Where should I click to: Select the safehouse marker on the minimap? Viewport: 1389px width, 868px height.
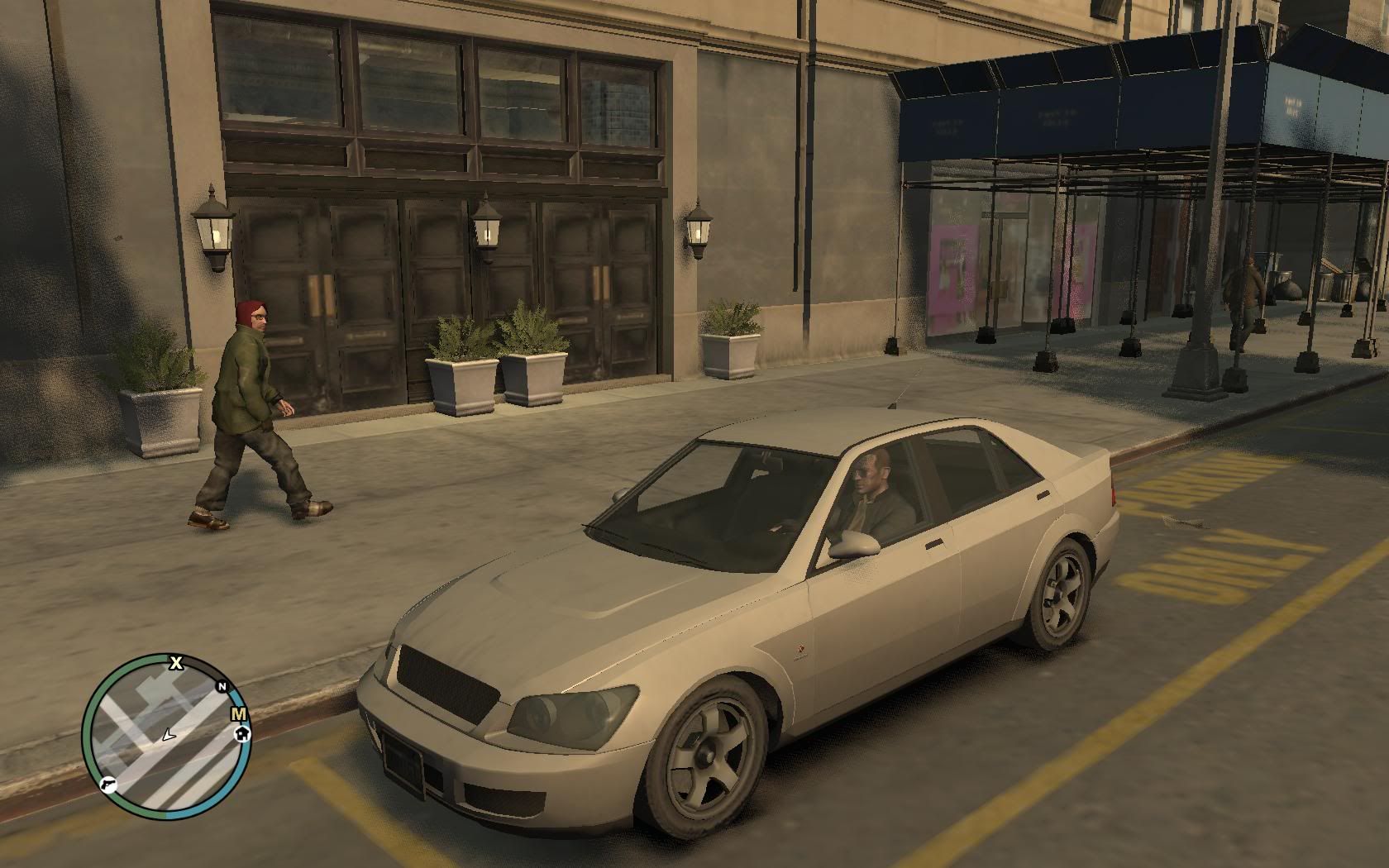click(243, 732)
